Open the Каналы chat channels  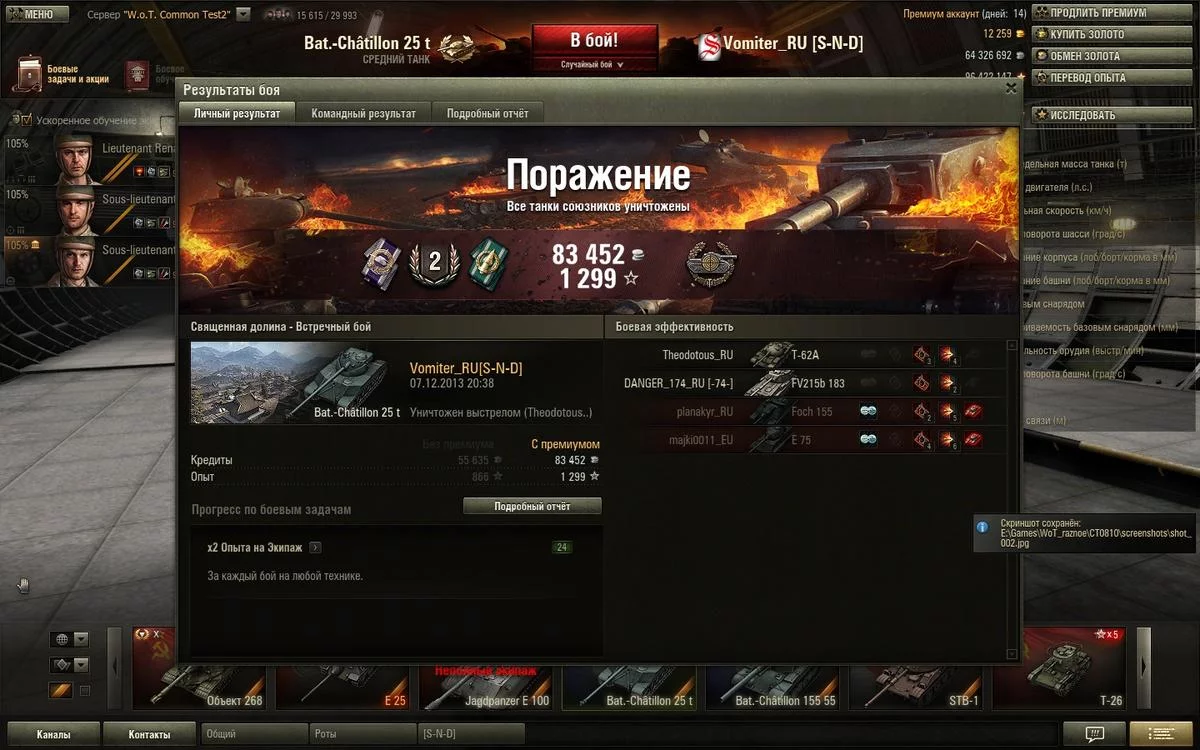pyautogui.click(x=53, y=735)
